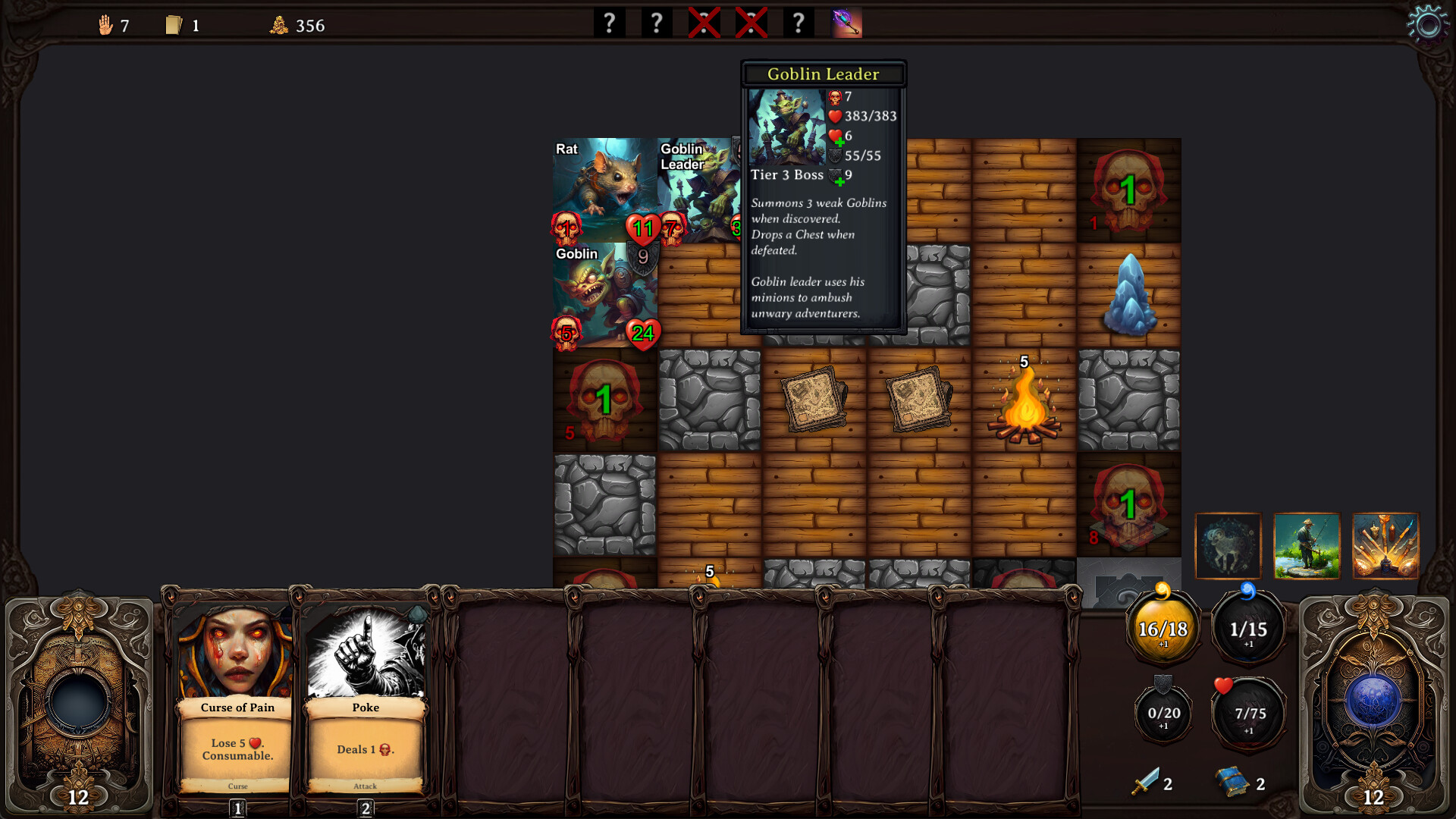Pick up the blue crystal tile

click(x=1129, y=296)
